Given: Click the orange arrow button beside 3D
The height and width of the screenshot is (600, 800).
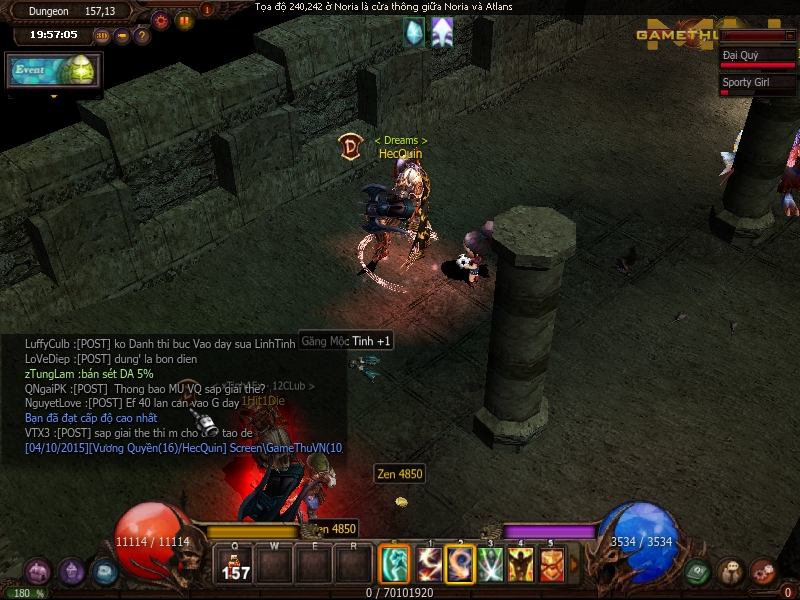Looking at the screenshot, I should click(x=122, y=36).
